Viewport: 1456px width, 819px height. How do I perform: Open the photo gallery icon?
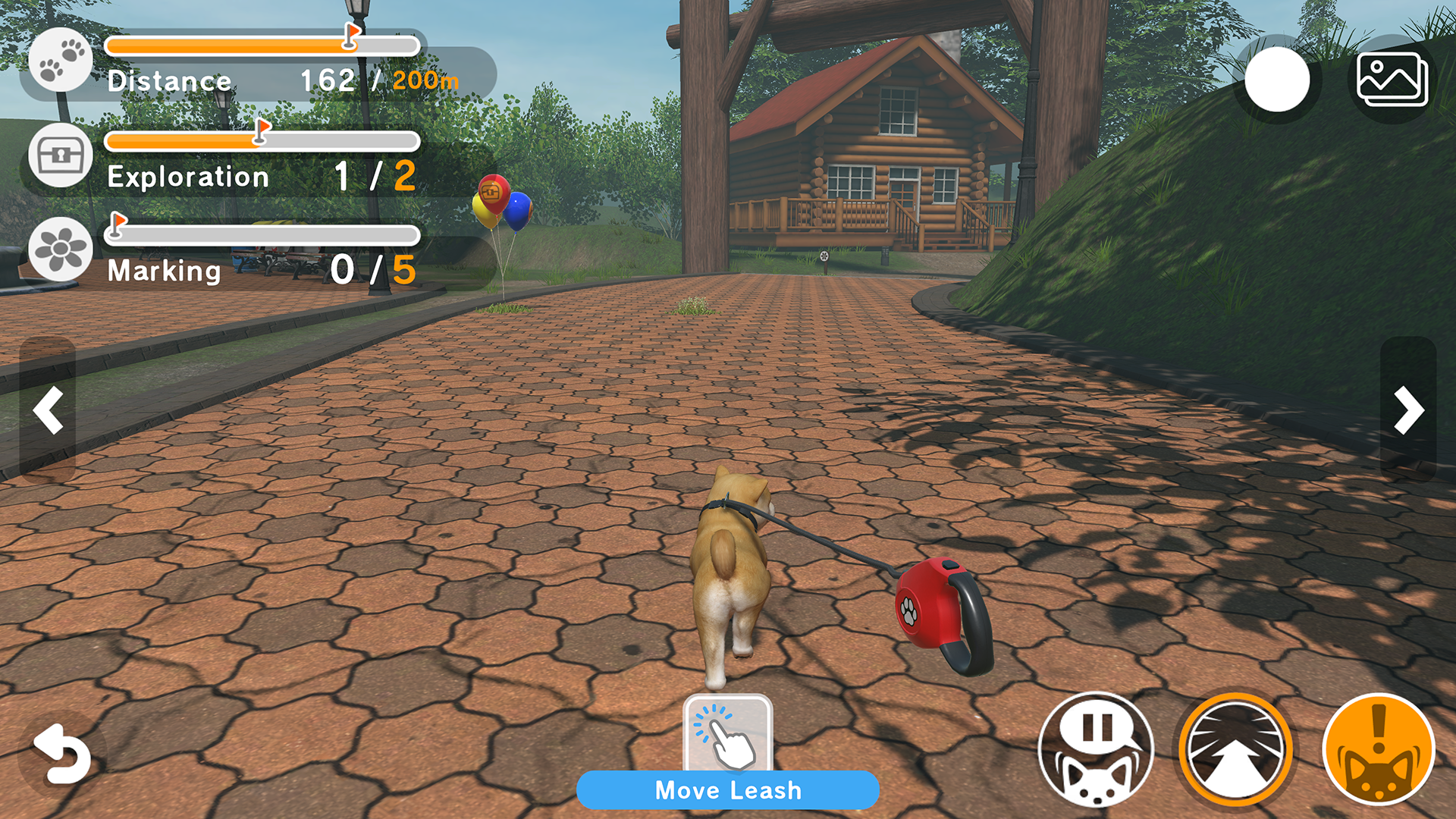pos(1392,80)
